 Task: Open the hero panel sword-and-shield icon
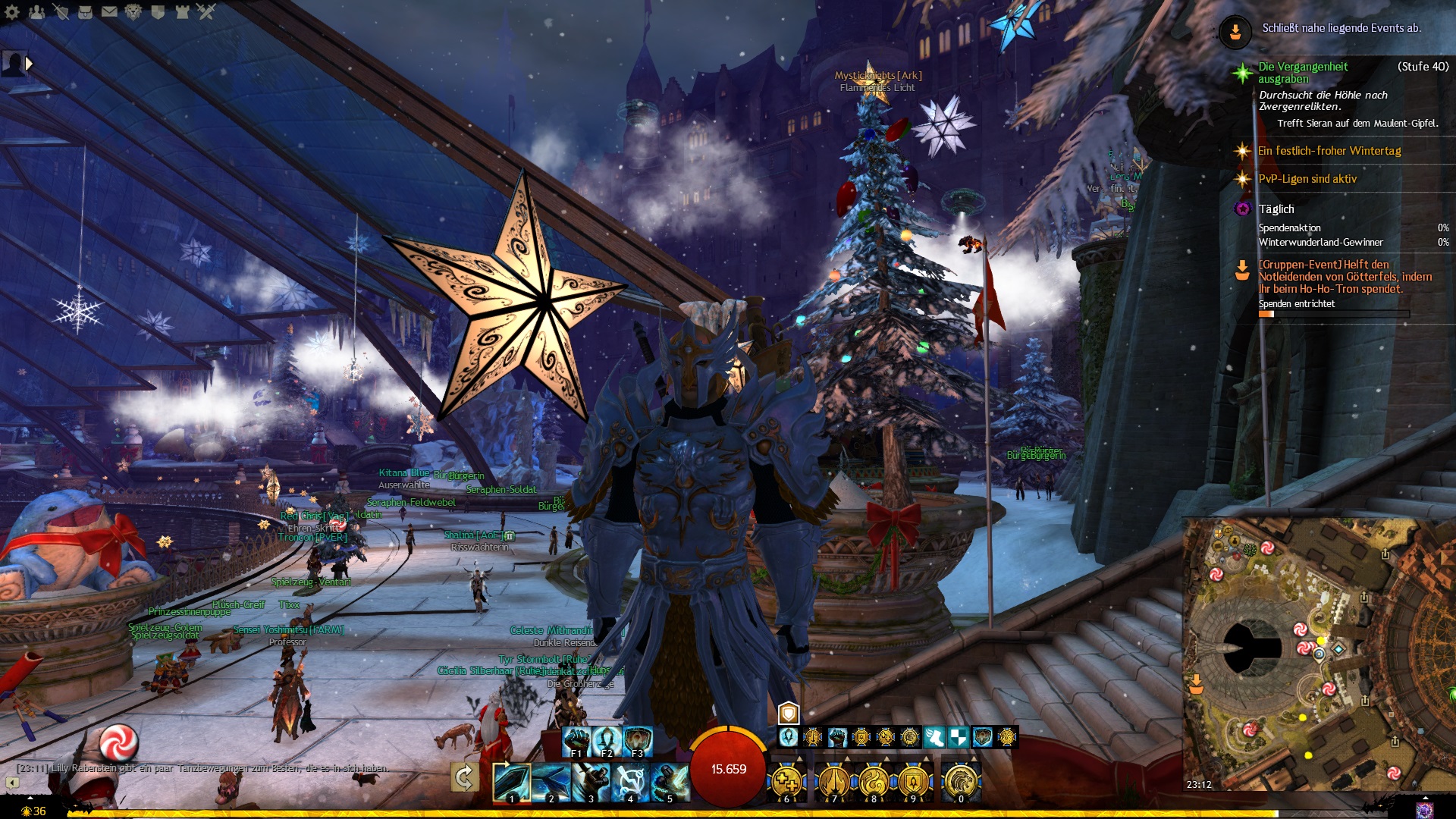[61, 11]
